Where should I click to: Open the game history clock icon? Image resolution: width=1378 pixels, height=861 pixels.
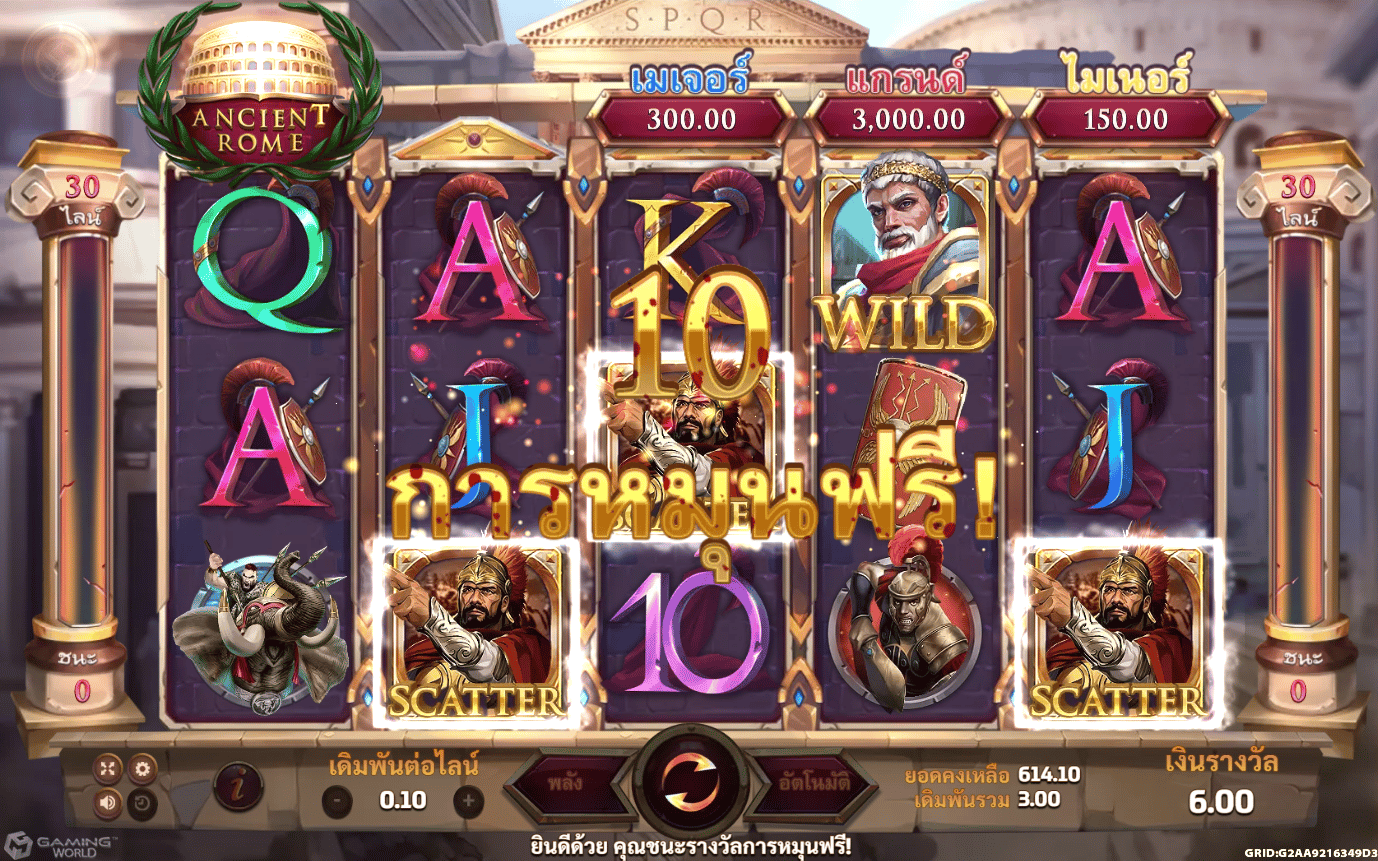coord(141,801)
